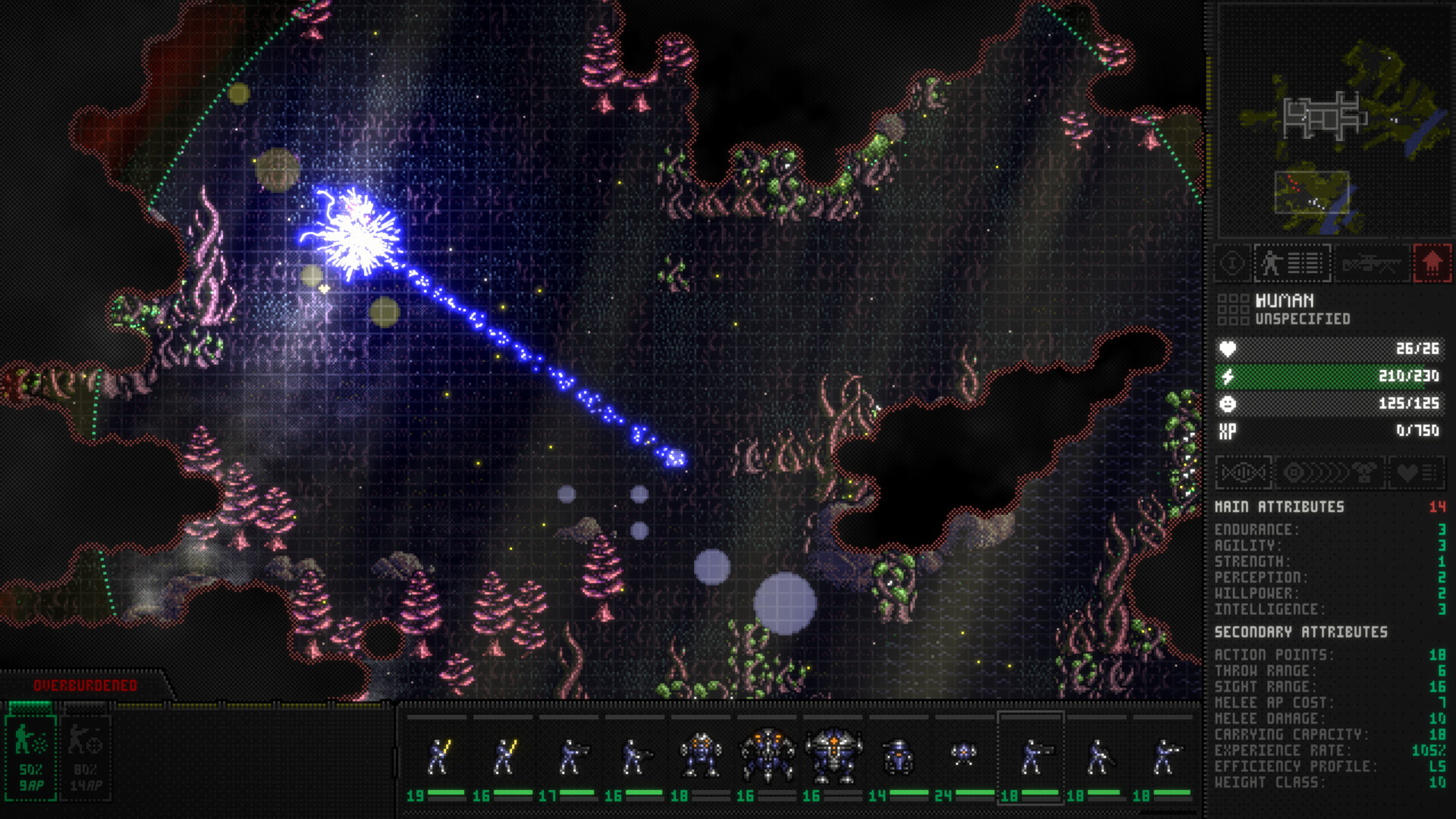Image resolution: width=1456 pixels, height=819 pixels.
Task: Open the minimap
Action: point(1332,121)
